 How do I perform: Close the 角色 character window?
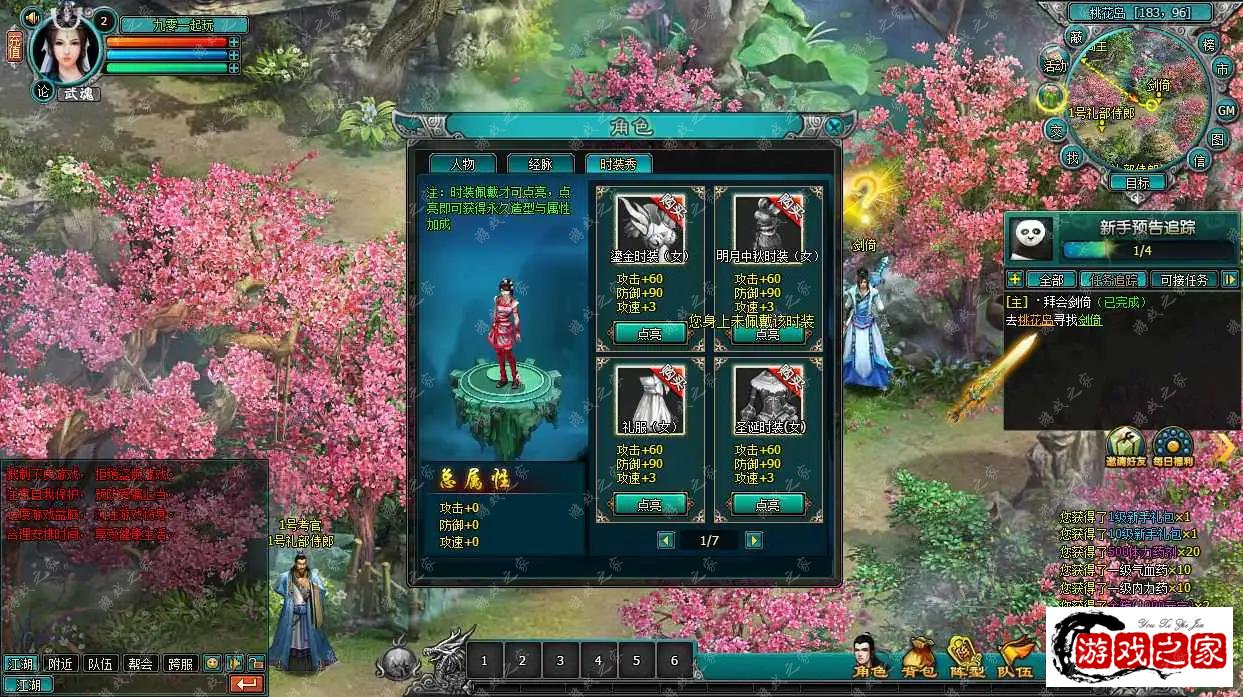(834, 127)
